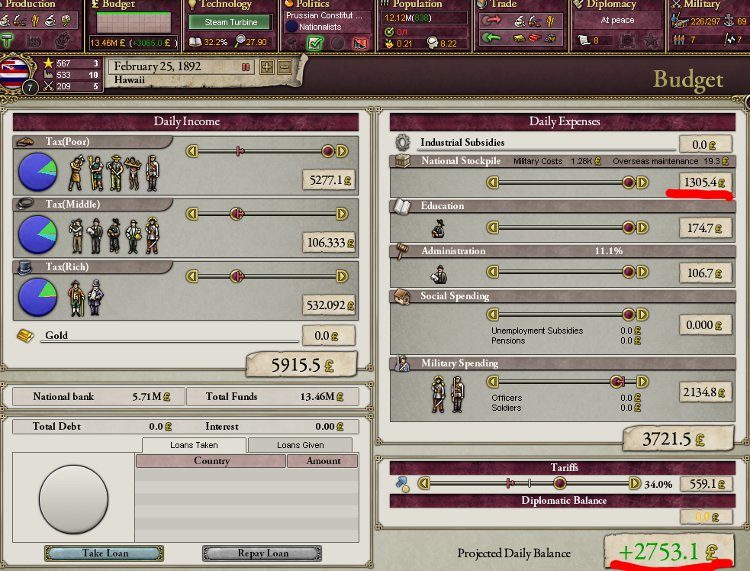Sort loans by the Country column header
This screenshot has width=750, height=571.
click(x=210, y=461)
